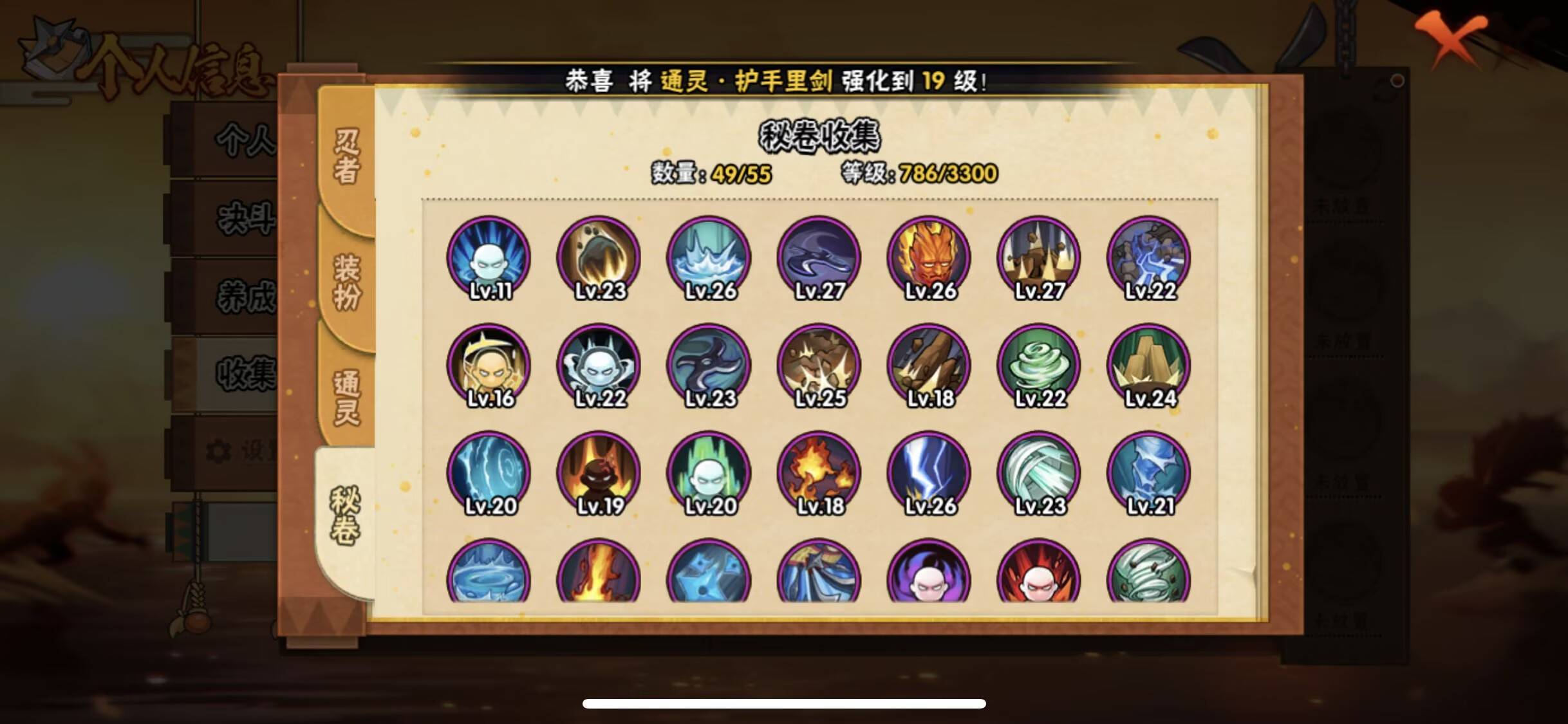The image size is (1568, 724).
Task: Click the Lv.18 flame scroll icon
Action: (x=819, y=472)
